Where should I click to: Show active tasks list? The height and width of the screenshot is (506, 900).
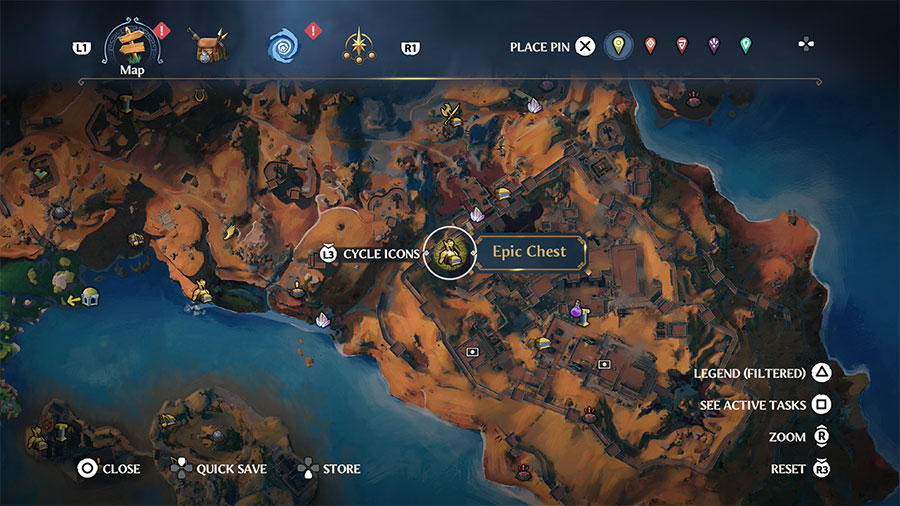pyautogui.click(x=765, y=405)
